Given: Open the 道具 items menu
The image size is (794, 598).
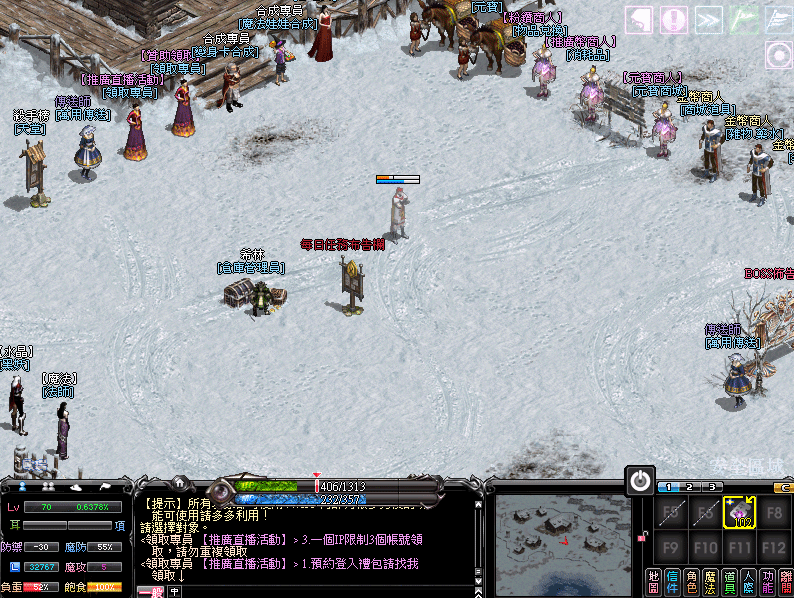Looking at the screenshot, I should [729, 581].
